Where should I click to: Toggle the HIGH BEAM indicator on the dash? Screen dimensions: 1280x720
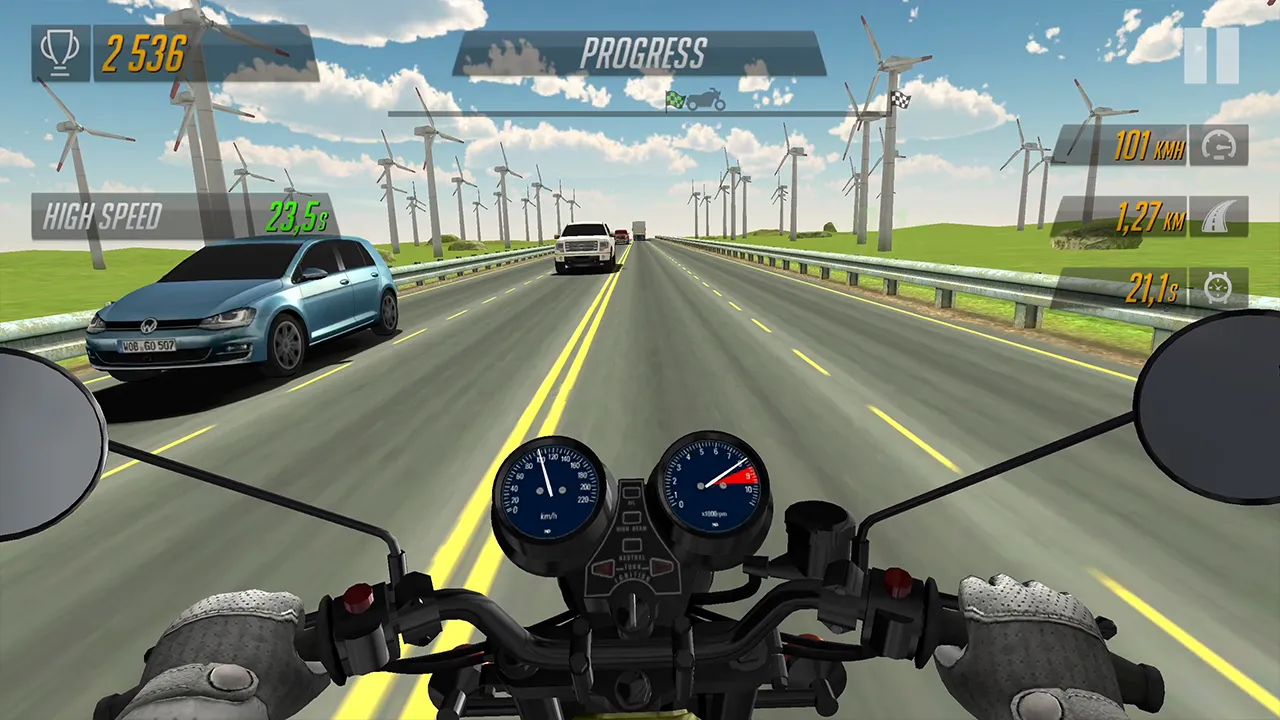[x=630, y=517]
